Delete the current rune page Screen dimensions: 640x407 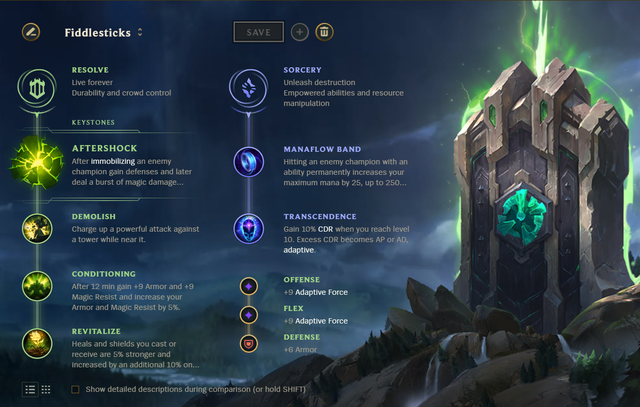pos(324,32)
